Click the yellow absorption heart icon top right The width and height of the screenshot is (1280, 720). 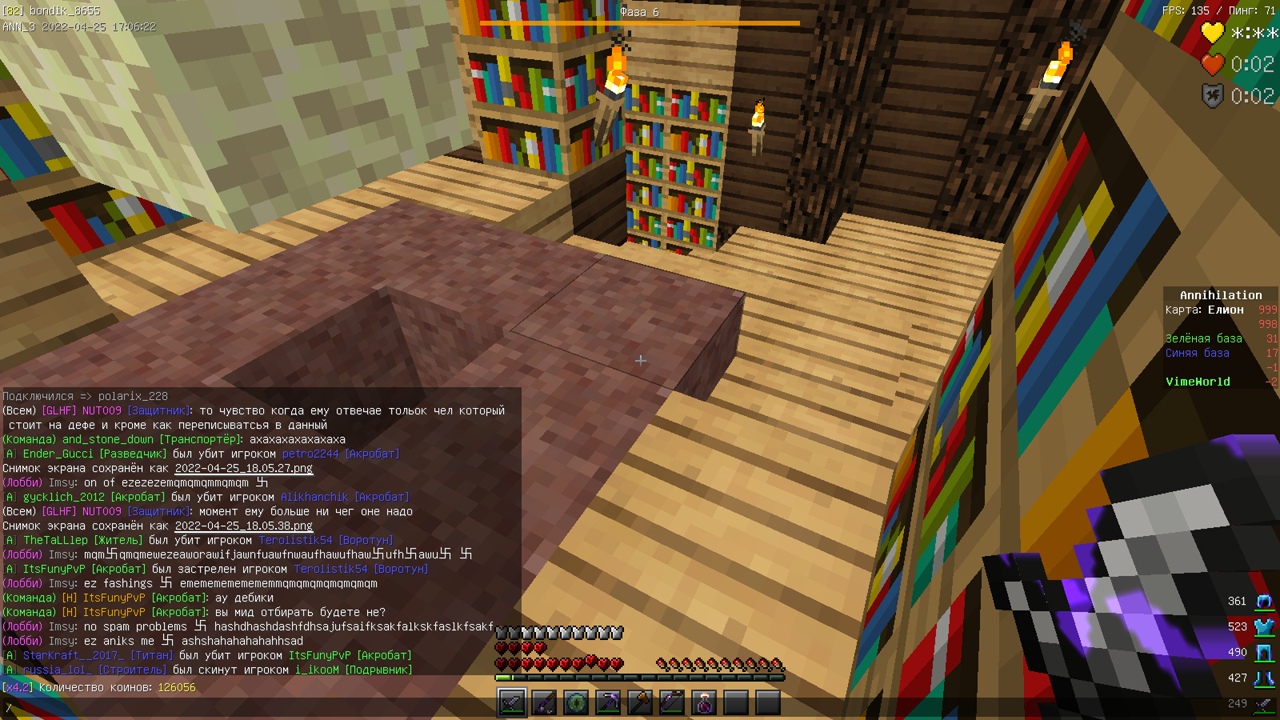tap(1211, 33)
